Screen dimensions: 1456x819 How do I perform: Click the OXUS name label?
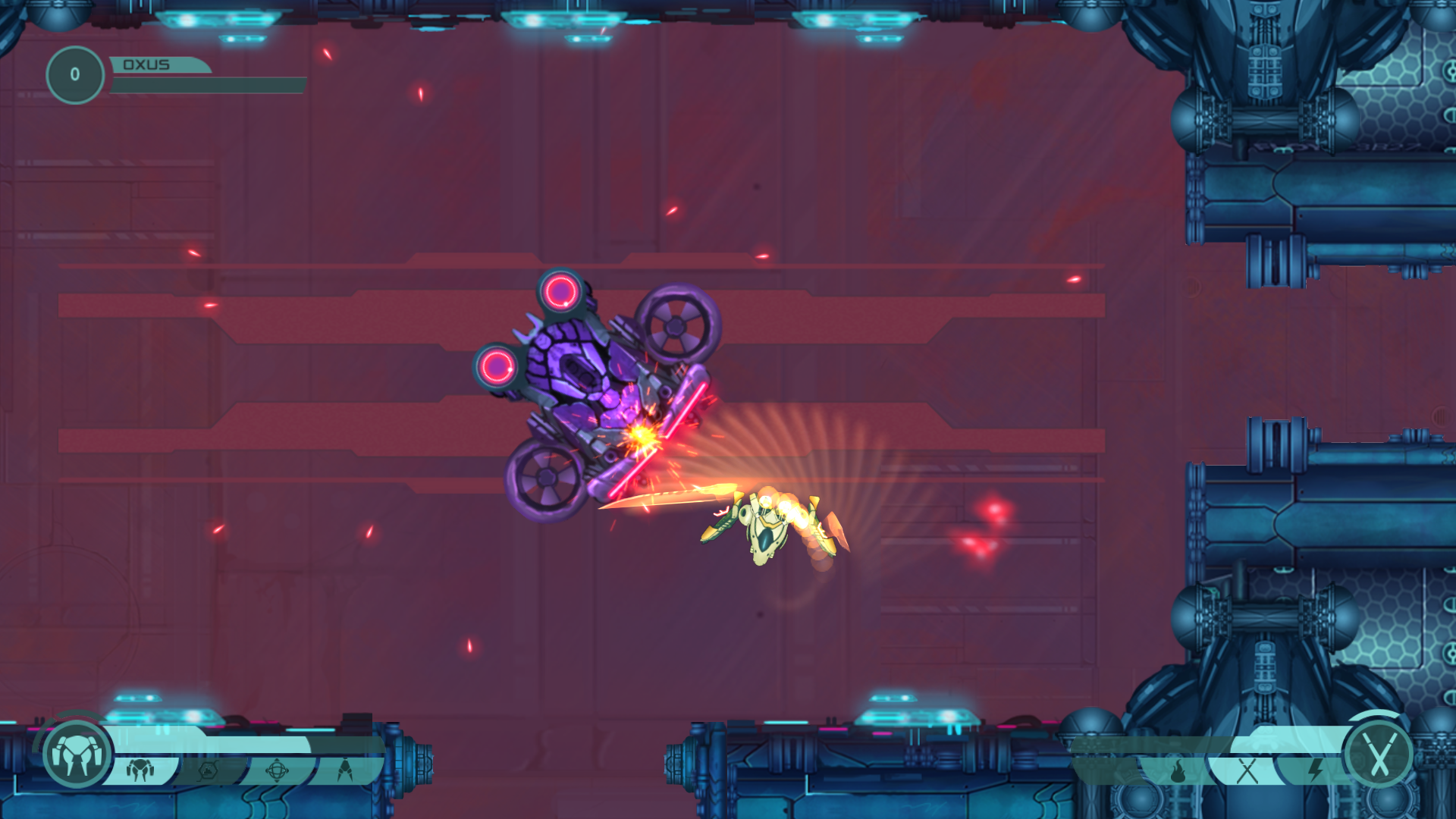[x=147, y=64]
